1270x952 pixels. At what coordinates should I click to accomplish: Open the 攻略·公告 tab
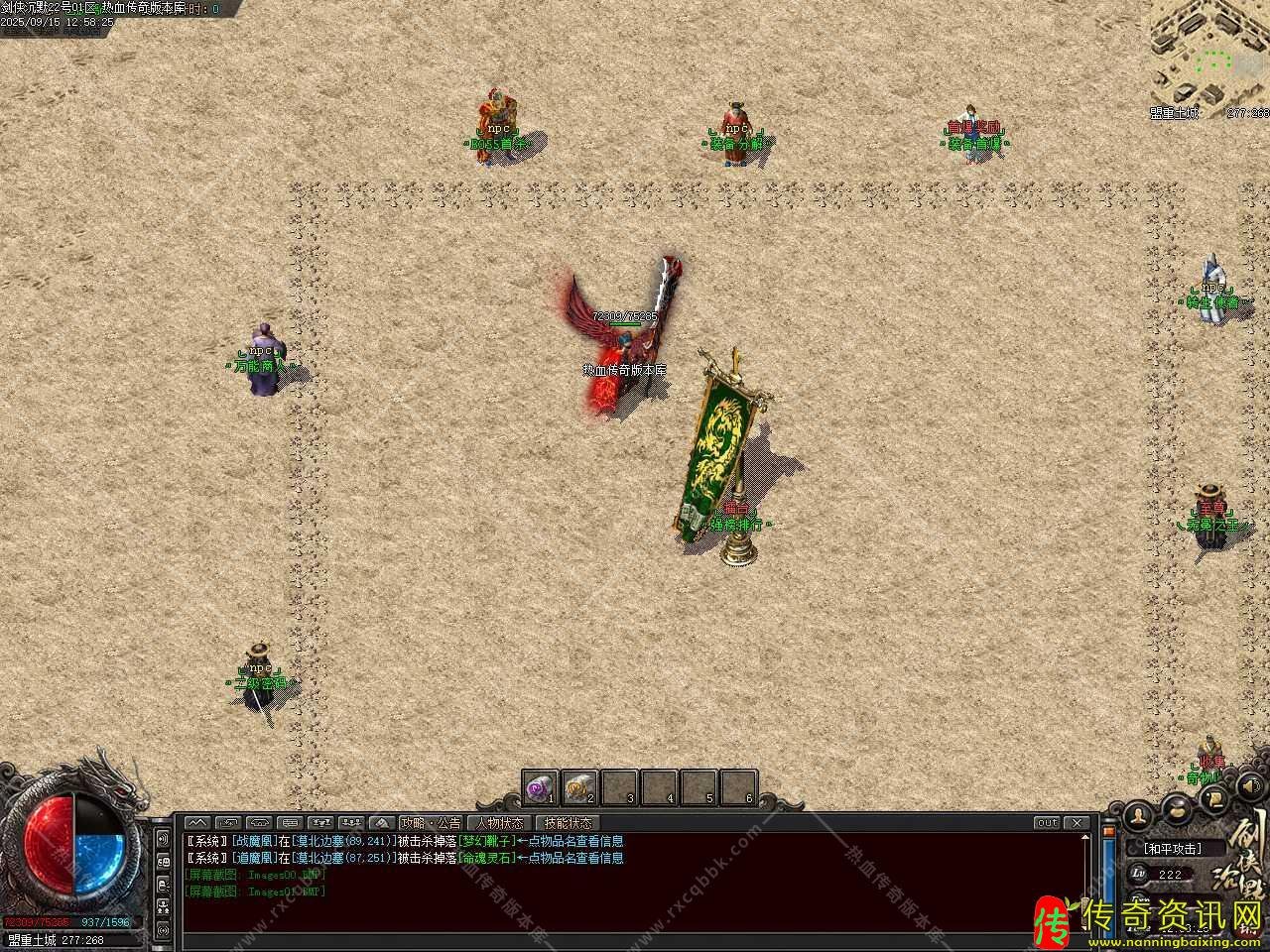point(431,823)
